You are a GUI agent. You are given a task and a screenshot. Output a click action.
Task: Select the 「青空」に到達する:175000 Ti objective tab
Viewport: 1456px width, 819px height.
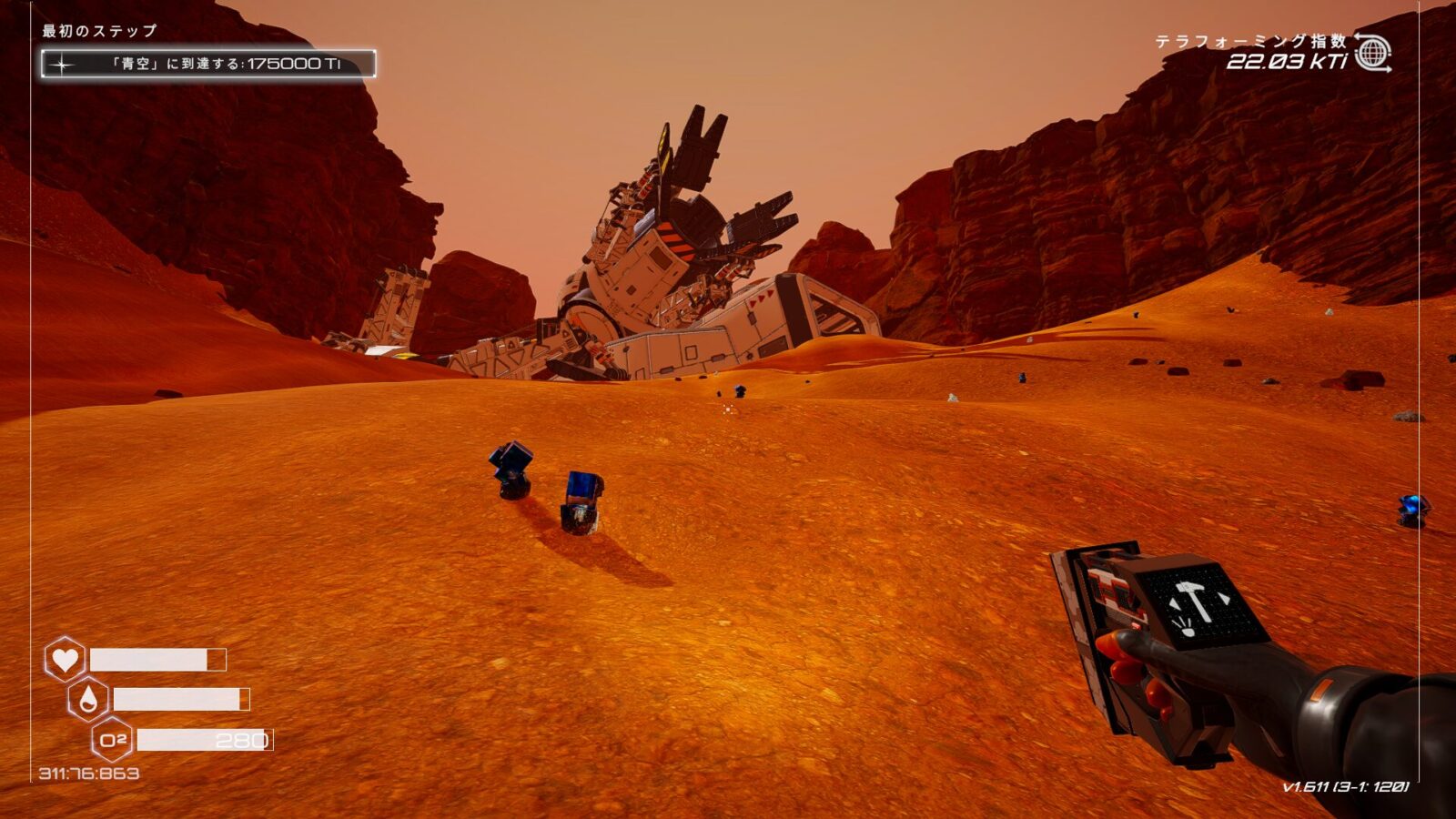click(x=211, y=62)
